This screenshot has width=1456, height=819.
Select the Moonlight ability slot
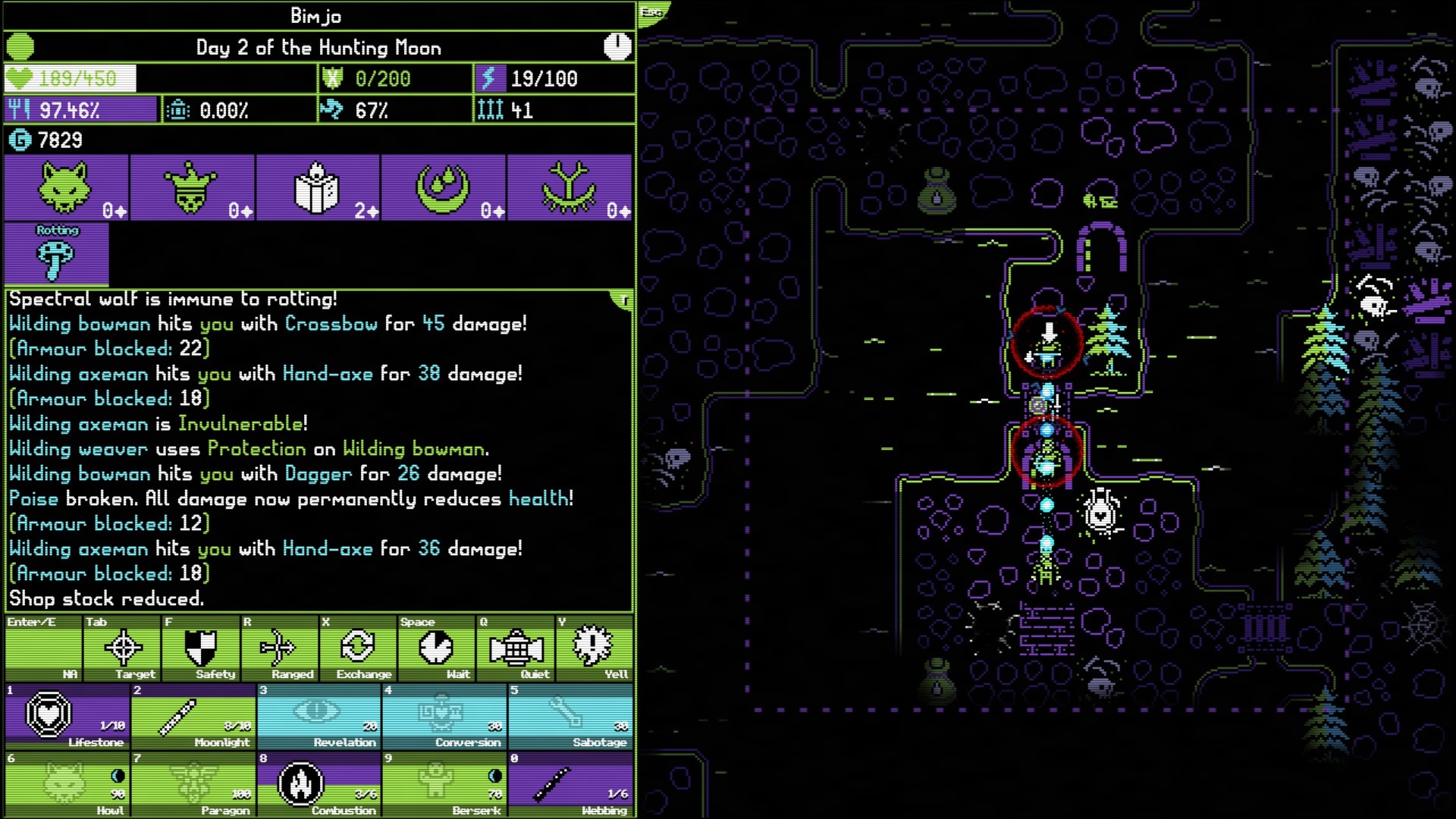tap(193, 716)
